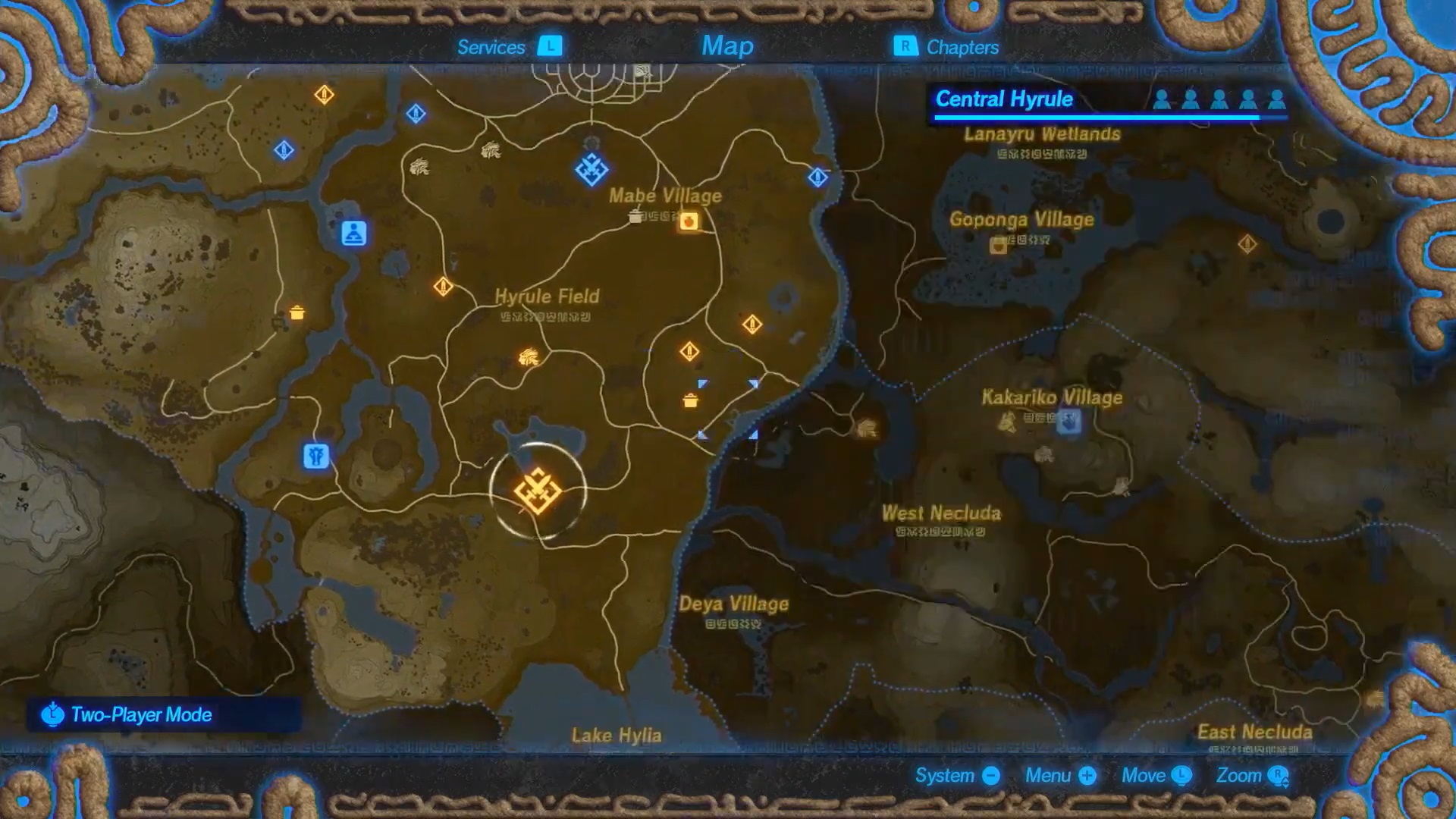Open the Menu via the plus button
The width and height of the screenshot is (1456, 819).
click(x=1086, y=776)
